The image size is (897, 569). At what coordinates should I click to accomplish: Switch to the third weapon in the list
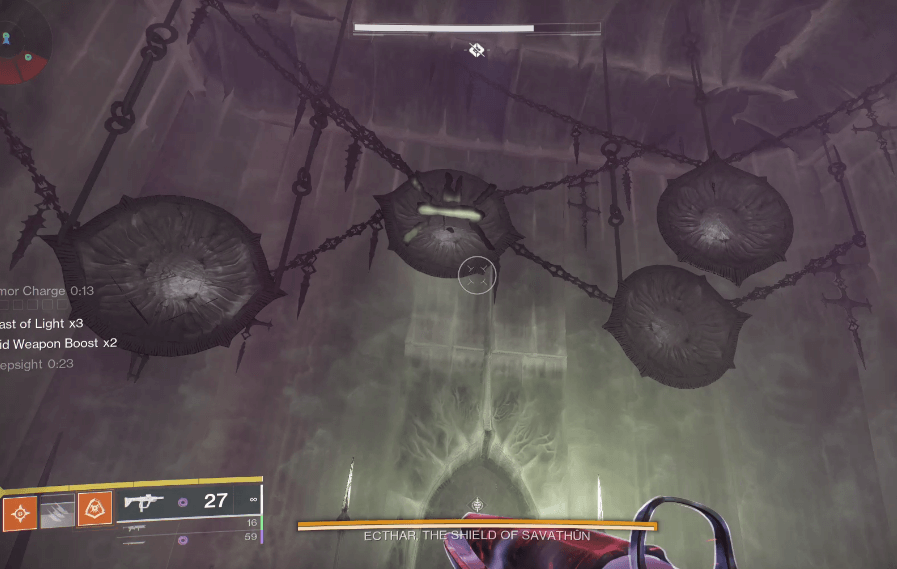(x=137, y=541)
